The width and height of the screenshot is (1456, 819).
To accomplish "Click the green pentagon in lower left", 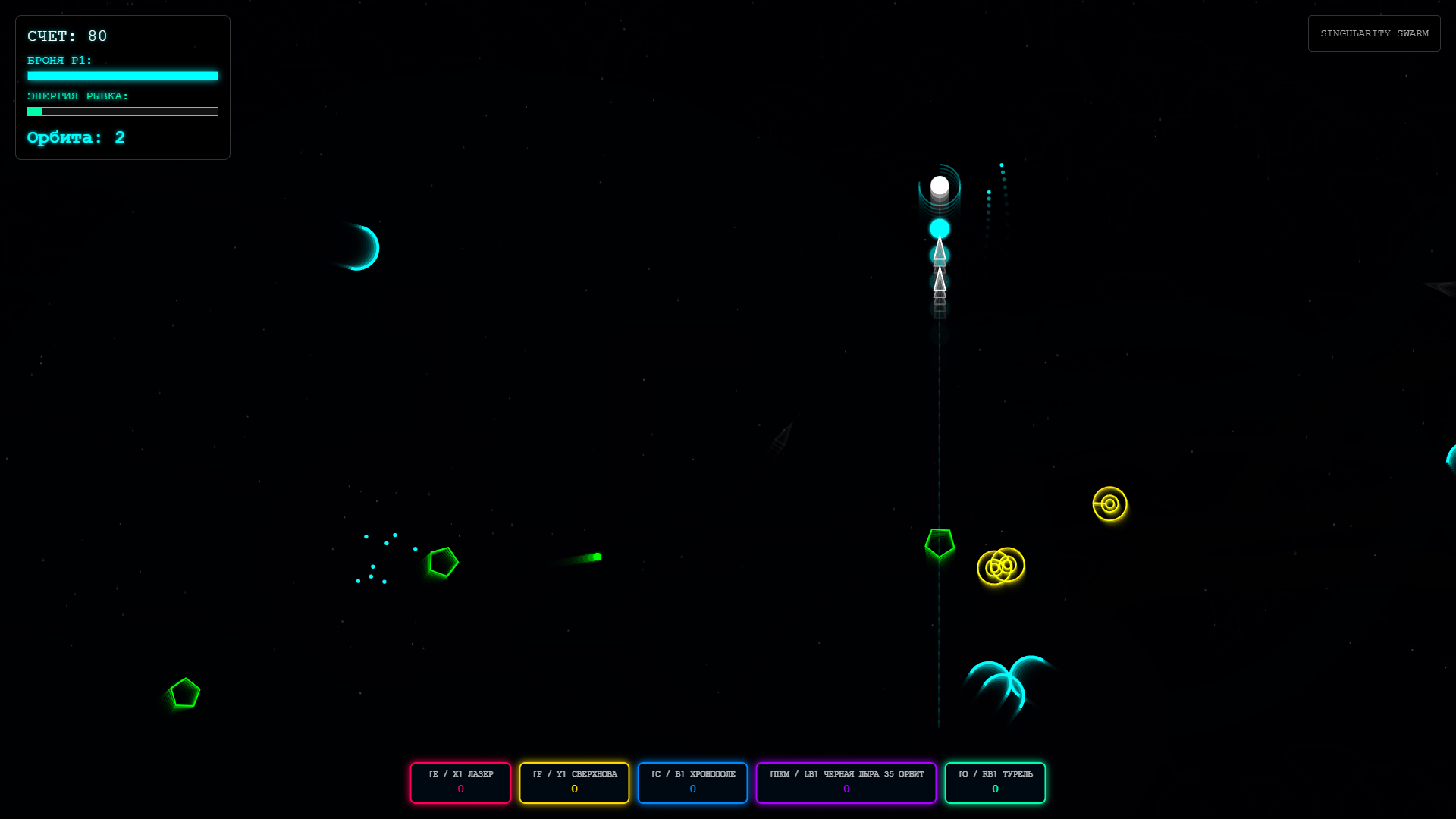I will [184, 692].
